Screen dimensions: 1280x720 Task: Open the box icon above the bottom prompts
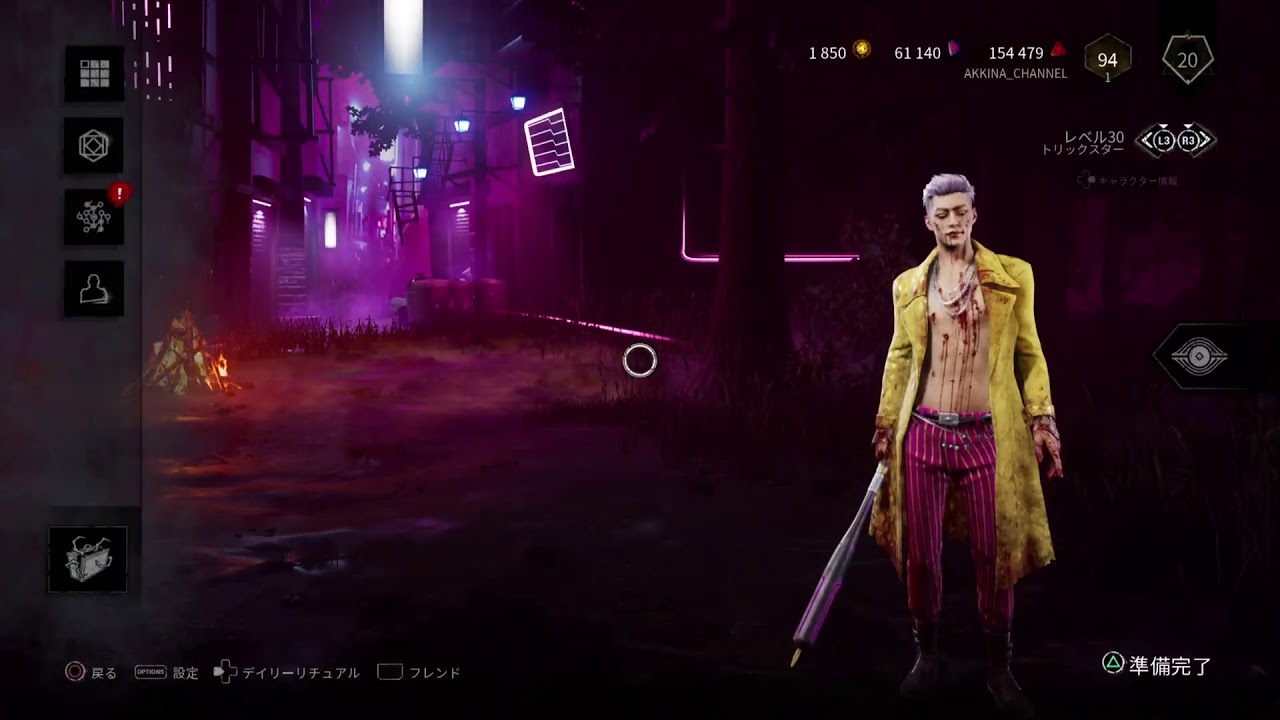click(x=88, y=558)
